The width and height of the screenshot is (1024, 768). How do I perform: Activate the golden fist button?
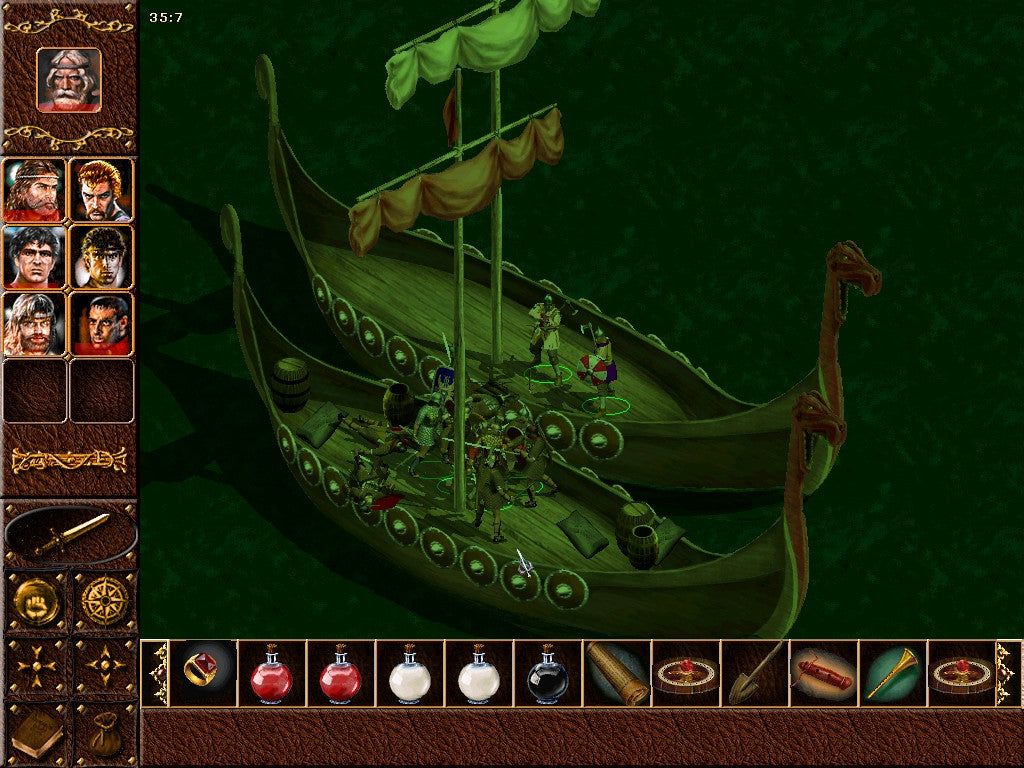35,601
